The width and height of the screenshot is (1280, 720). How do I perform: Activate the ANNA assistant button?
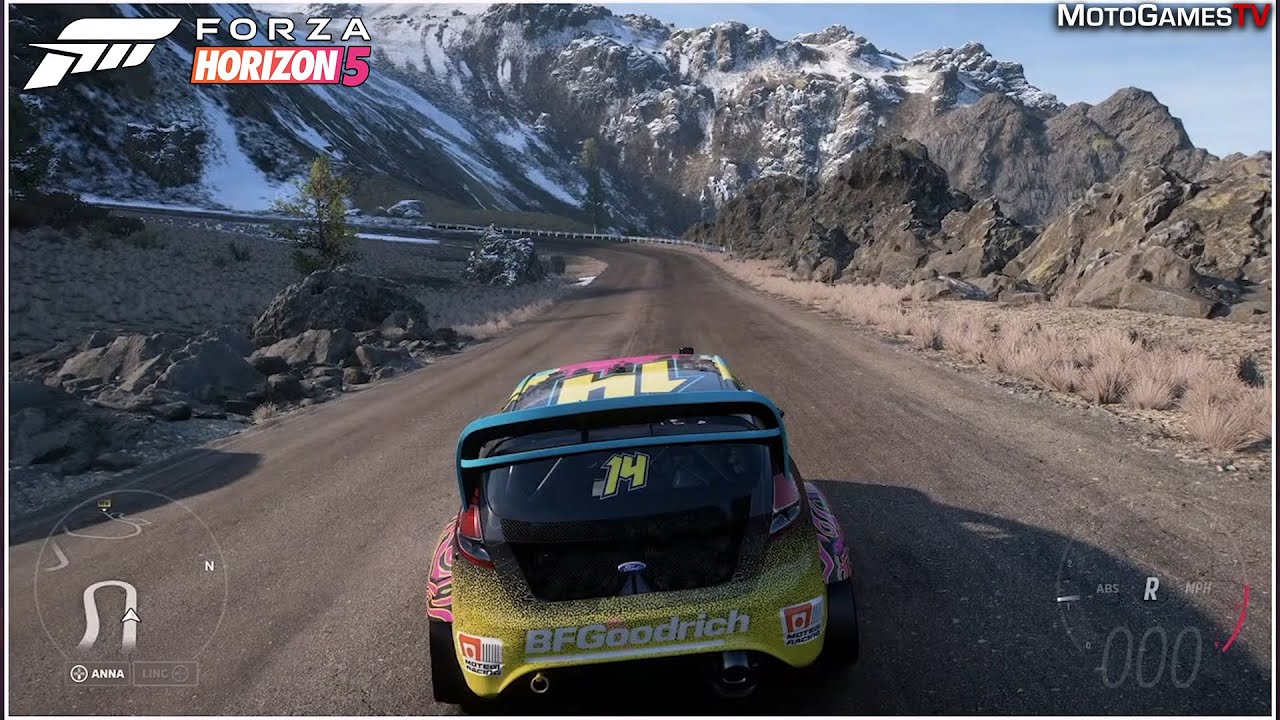(x=98, y=673)
